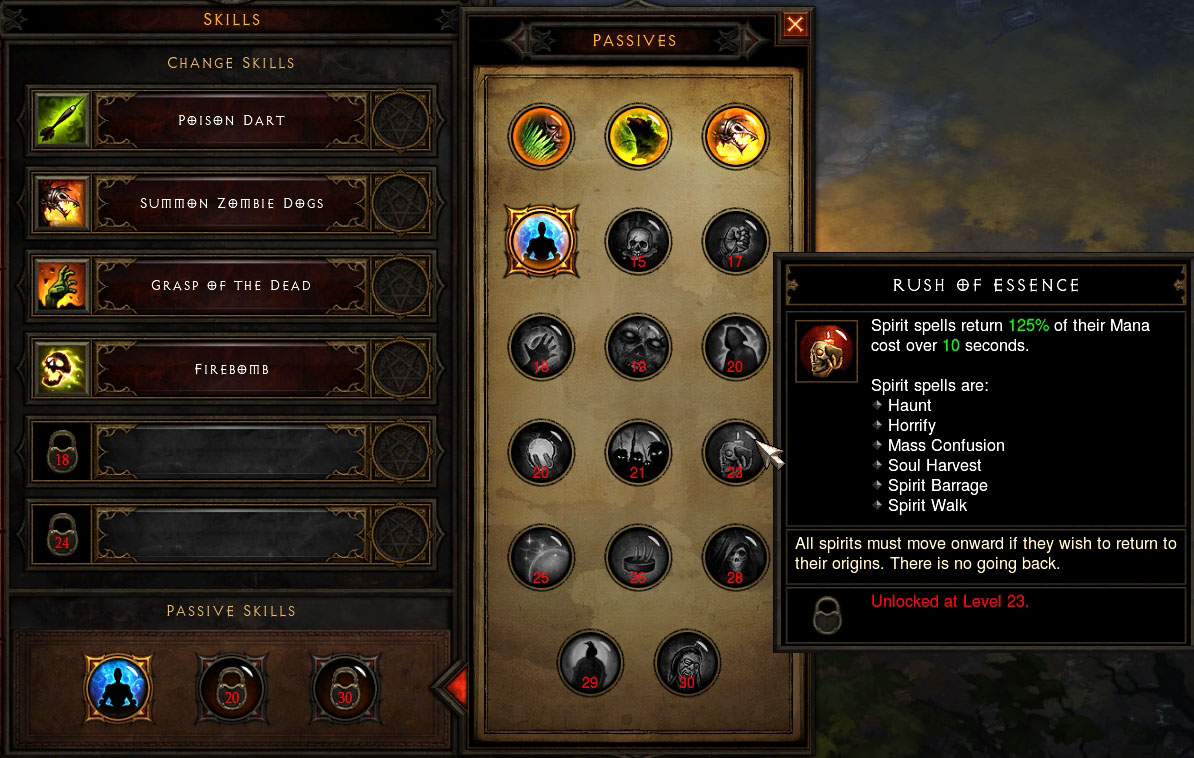
Task: Select the locked level 17 passive
Action: click(x=735, y=241)
